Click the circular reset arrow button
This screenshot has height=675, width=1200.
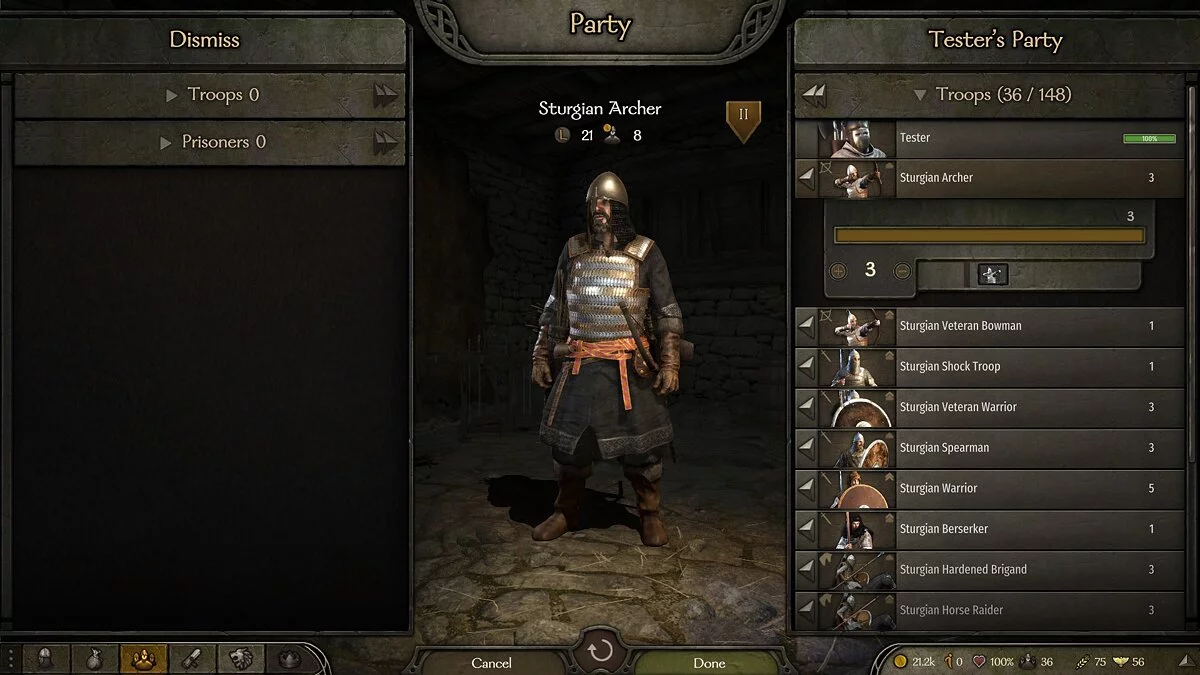[600, 653]
